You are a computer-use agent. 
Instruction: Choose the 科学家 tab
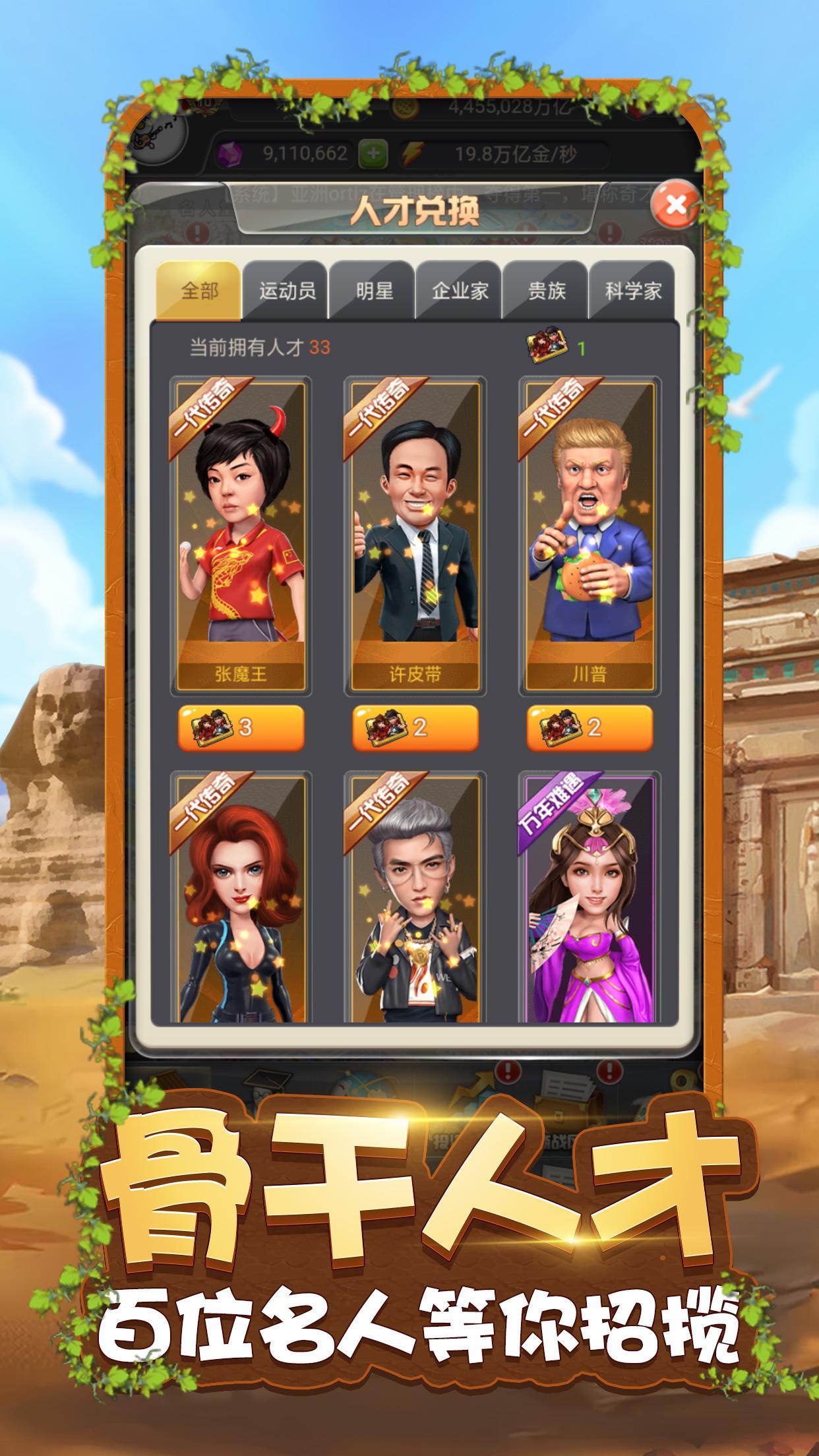pos(632,291)
